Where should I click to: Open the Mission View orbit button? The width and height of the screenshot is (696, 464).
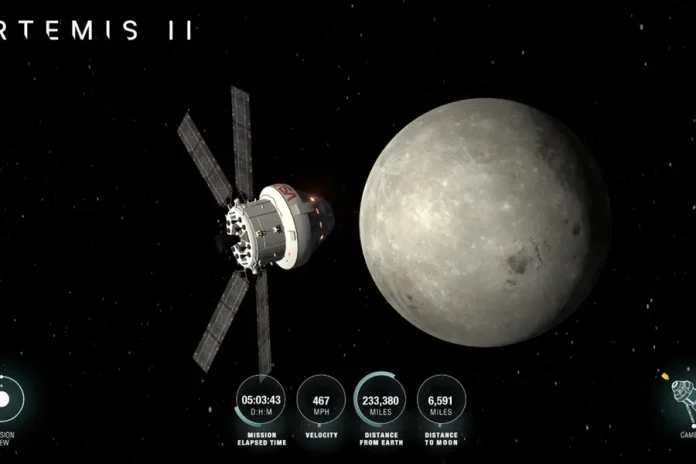click(8, 401)
